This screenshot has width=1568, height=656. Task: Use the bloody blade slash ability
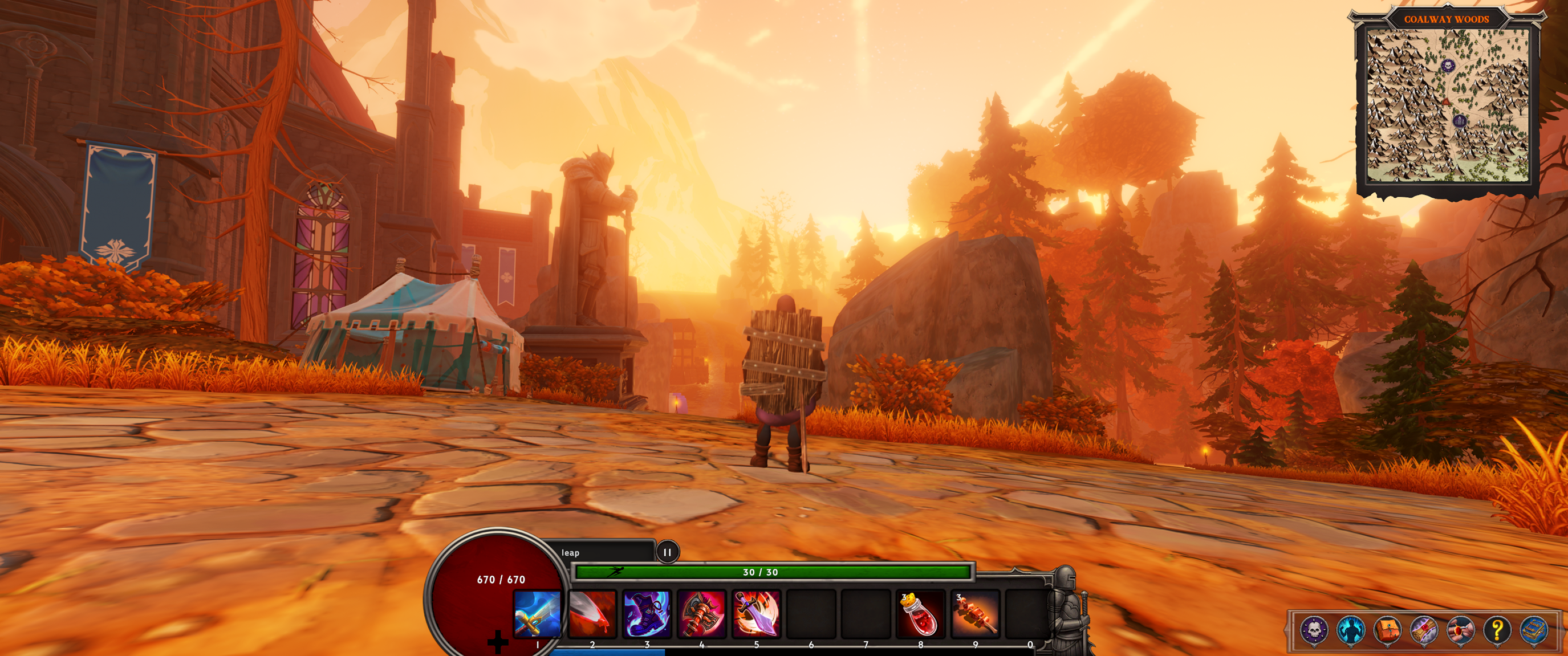click(x=592, y=613)
